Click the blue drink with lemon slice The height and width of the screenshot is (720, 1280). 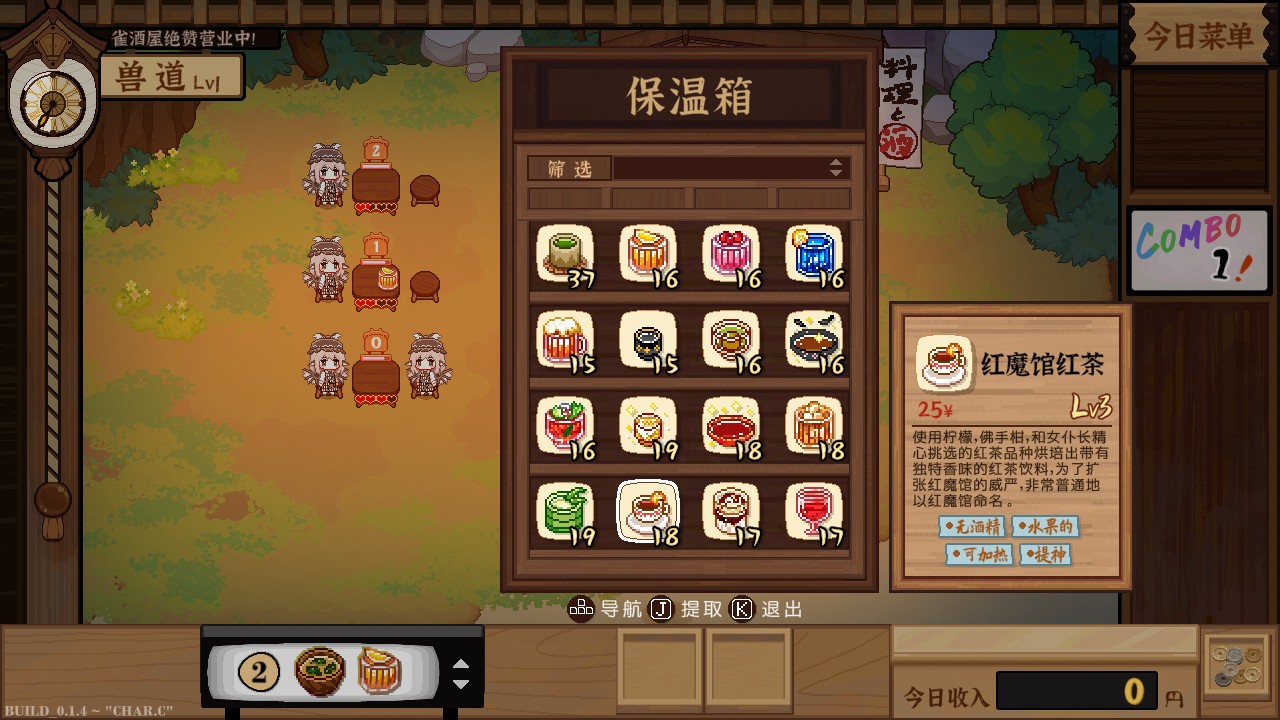click(x=814, y=255)
